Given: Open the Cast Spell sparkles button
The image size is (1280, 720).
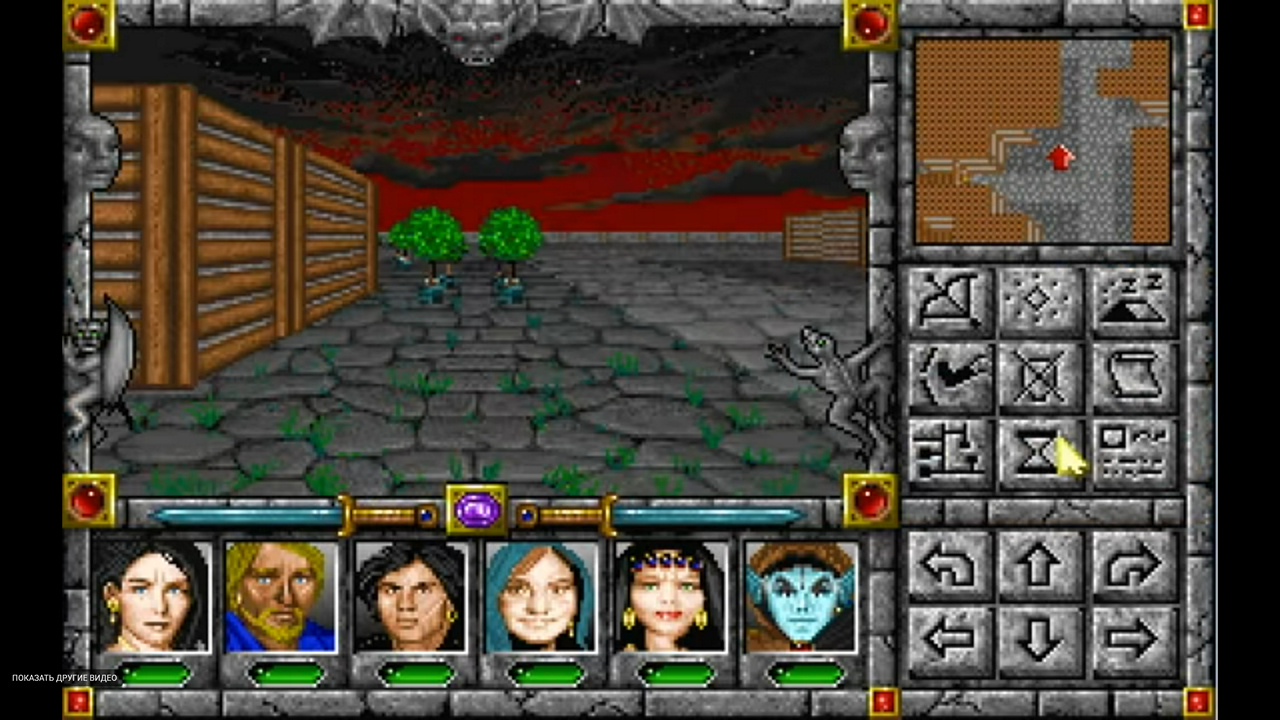Looking at the screenshot, I should (1041, 302).
